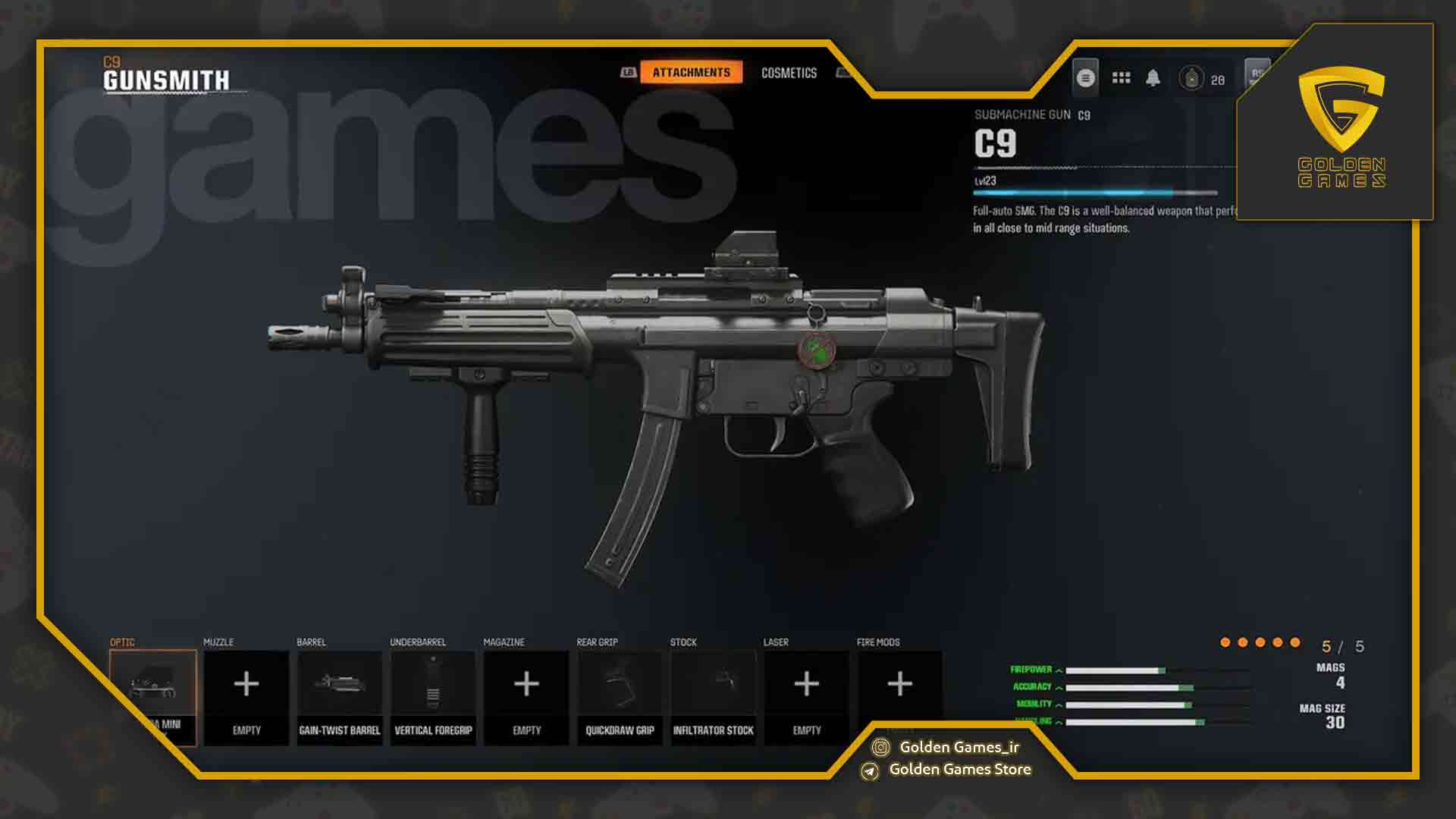Expand the Firepower stat details chevron
This screenshot has height=819, width=1456.
click(x=1059, y=670)
